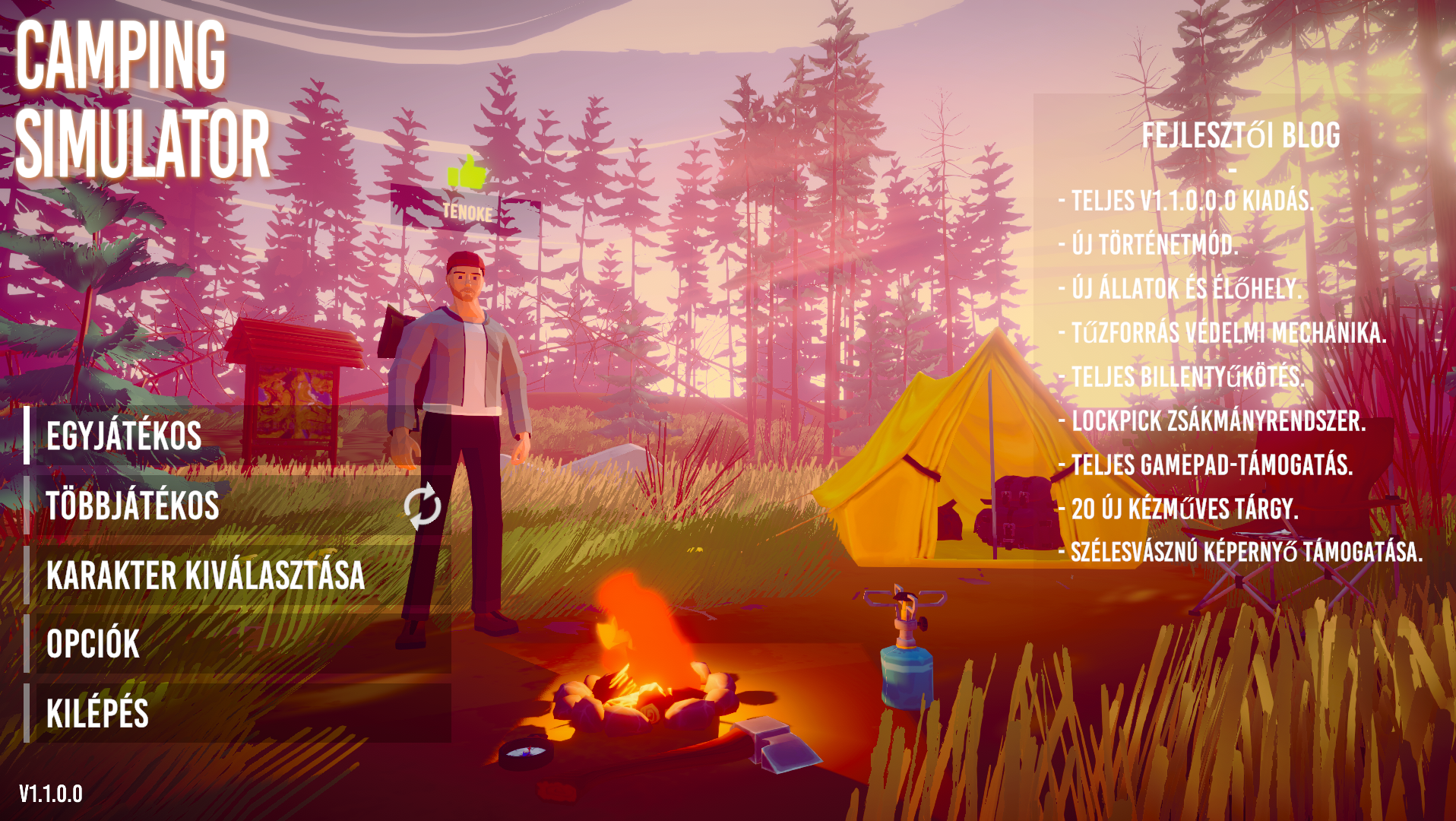Screen dimensions: 1456x821
Task: Select Kilépés to quit the game
Action: [98, 713]
